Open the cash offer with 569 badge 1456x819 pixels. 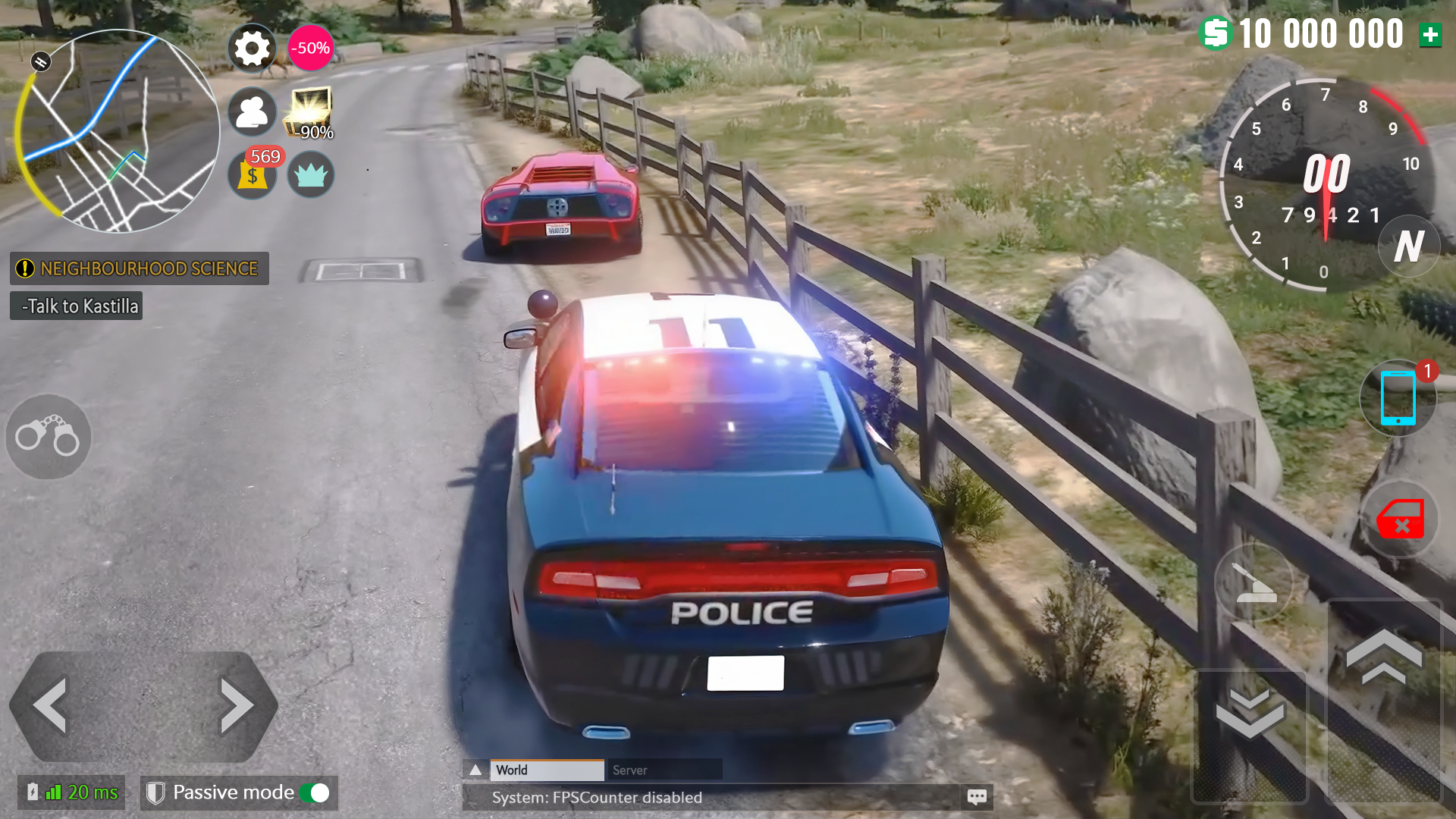pos(252,175)
